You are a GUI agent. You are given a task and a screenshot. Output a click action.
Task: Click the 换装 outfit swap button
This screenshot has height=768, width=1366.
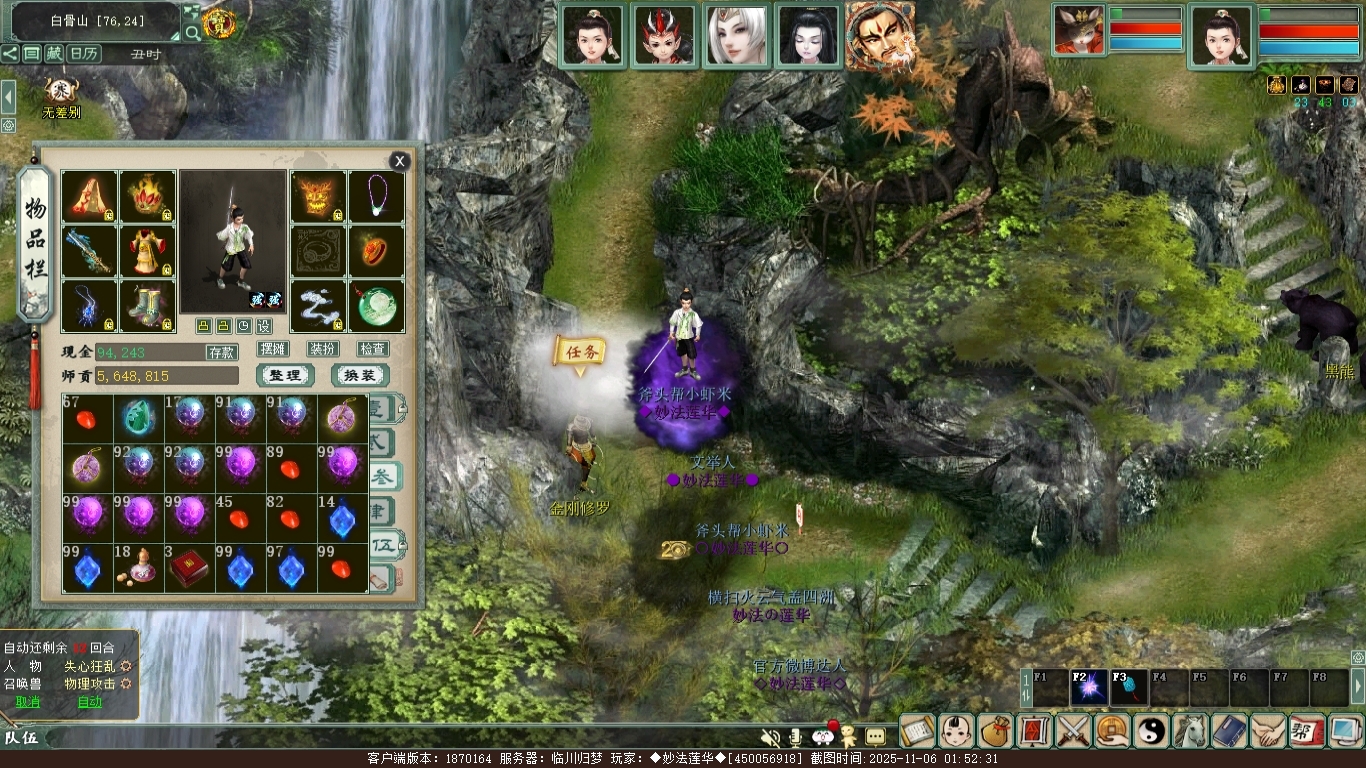pyautogui.click(x=359, y=376)
